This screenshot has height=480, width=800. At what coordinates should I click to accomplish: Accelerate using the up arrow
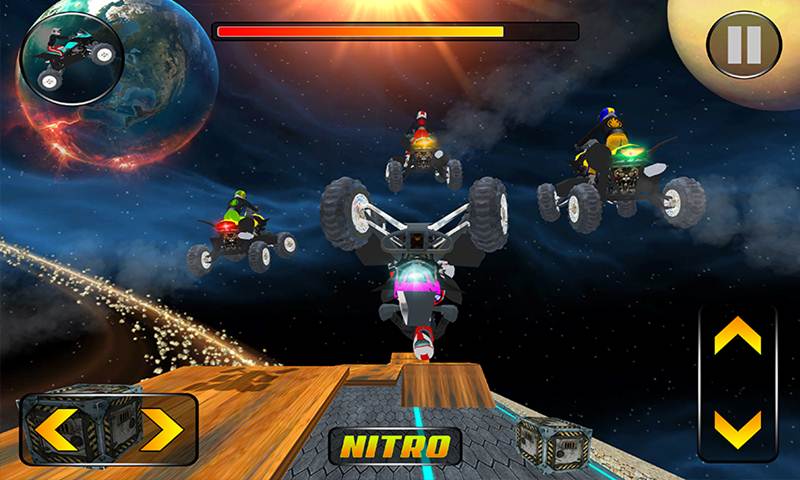(737, 337)
